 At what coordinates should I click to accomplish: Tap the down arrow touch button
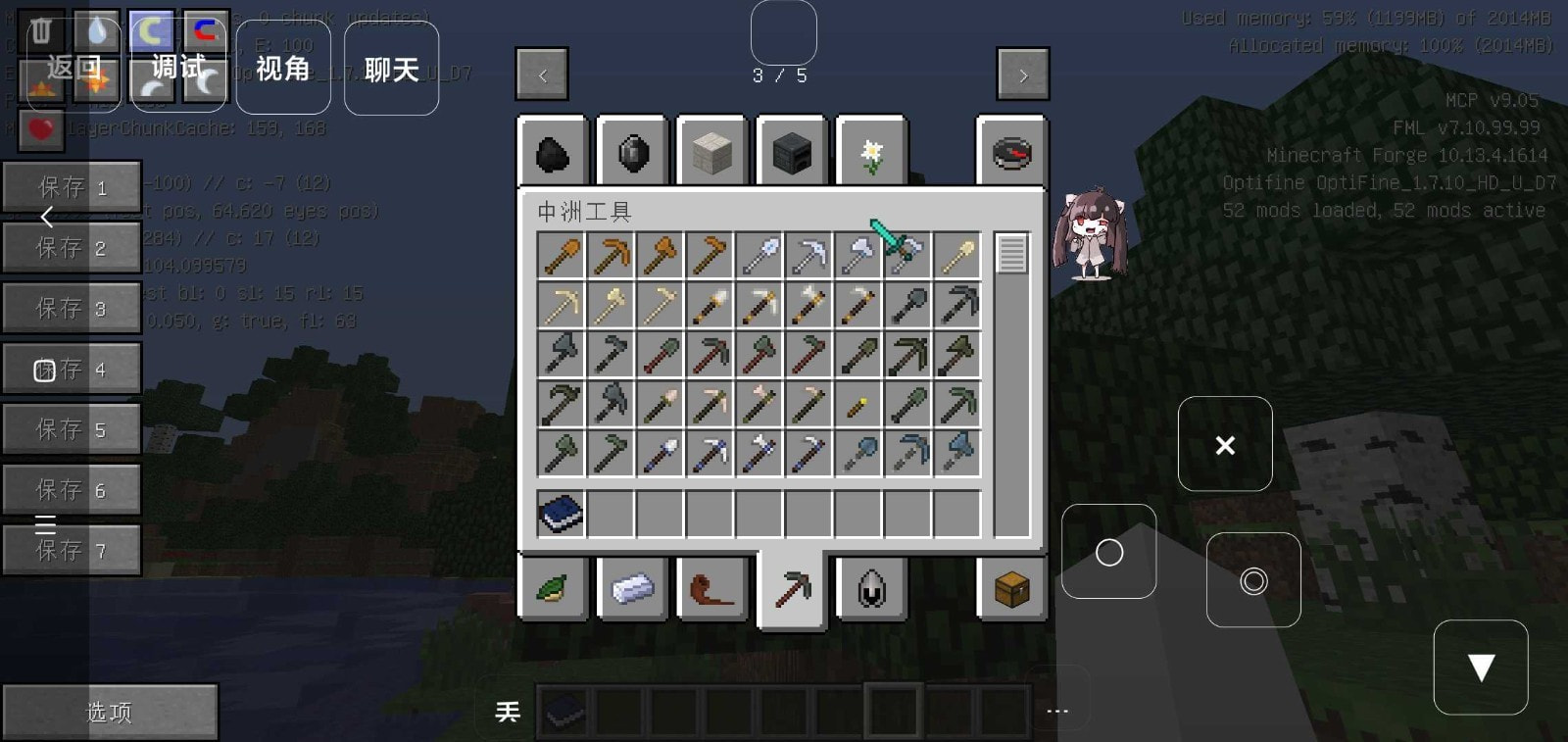1480,668
